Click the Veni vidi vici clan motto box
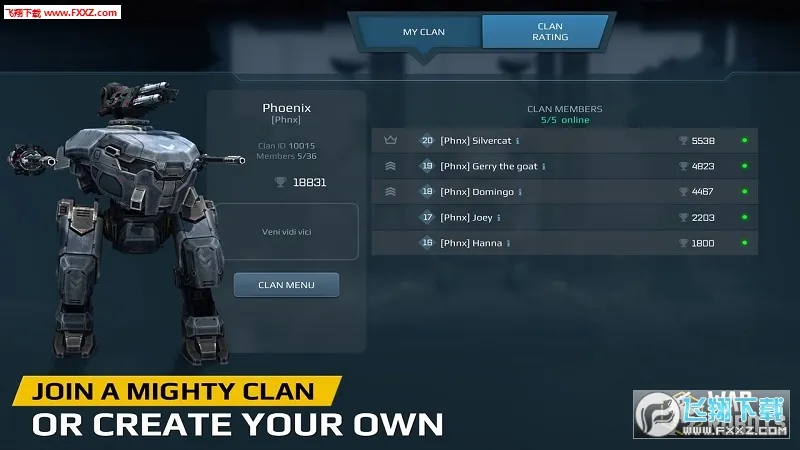Viewport: 800px width, 450px height. [288, 231]
